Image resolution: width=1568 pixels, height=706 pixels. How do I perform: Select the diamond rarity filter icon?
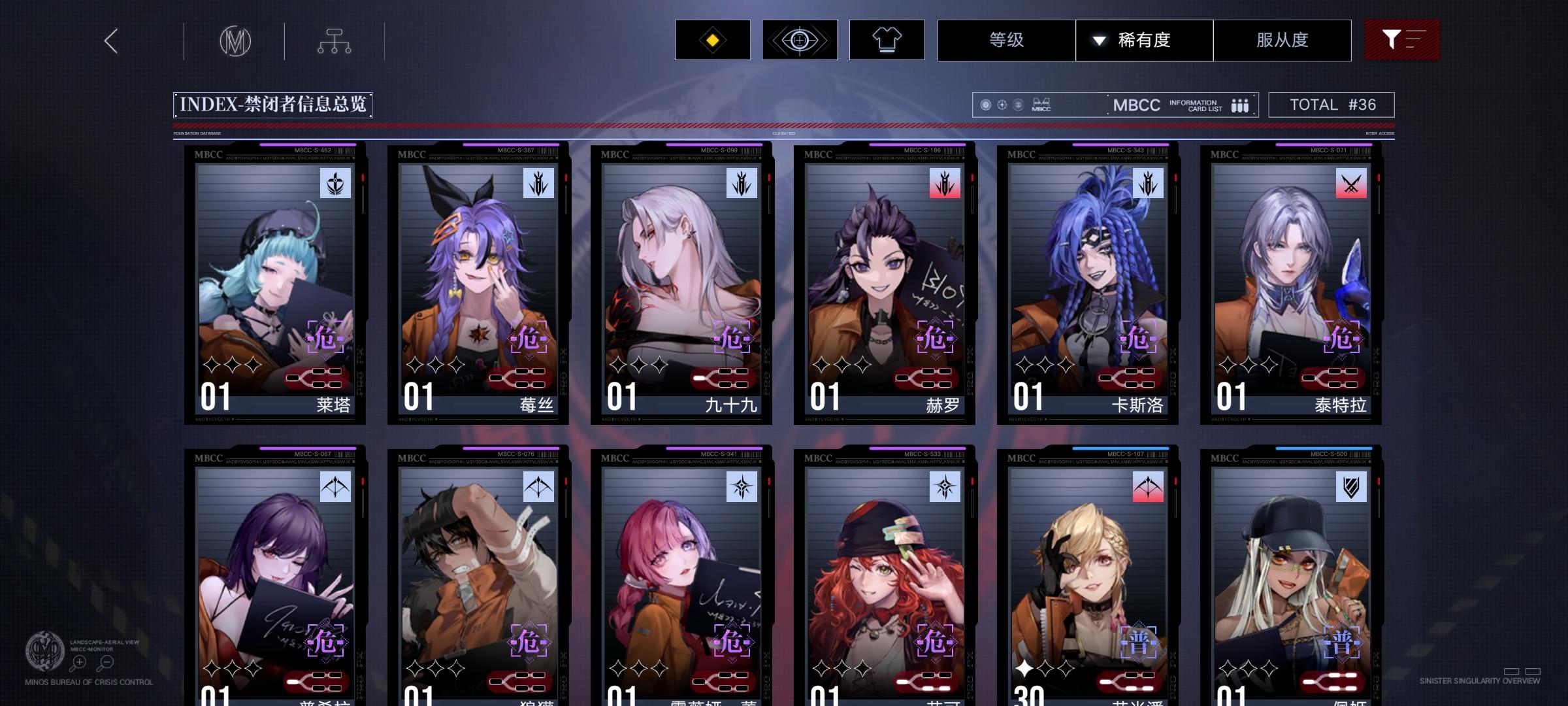(712, 39)
